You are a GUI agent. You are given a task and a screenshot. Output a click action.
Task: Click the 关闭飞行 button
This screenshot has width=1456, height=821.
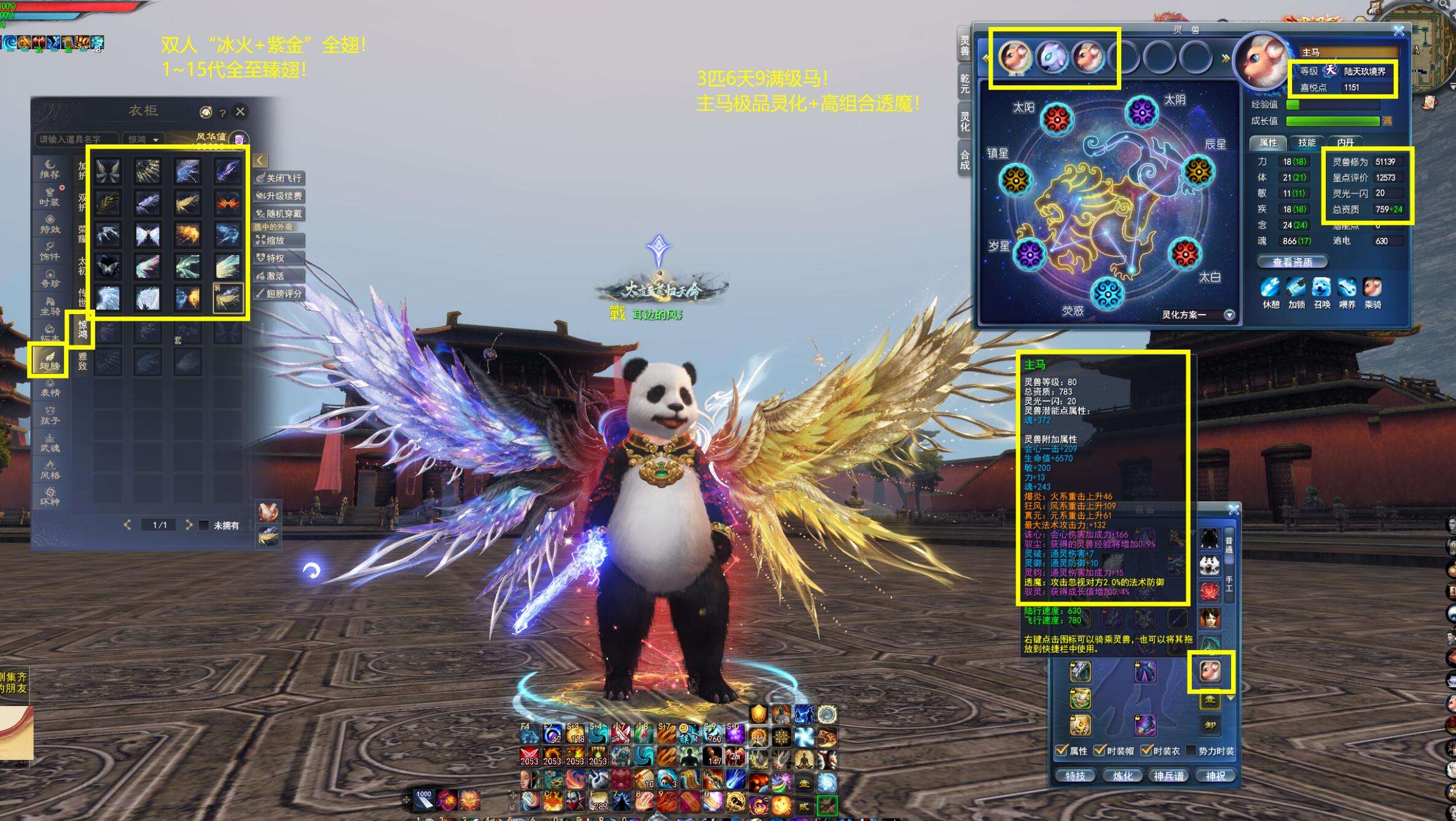coord(280,178)
